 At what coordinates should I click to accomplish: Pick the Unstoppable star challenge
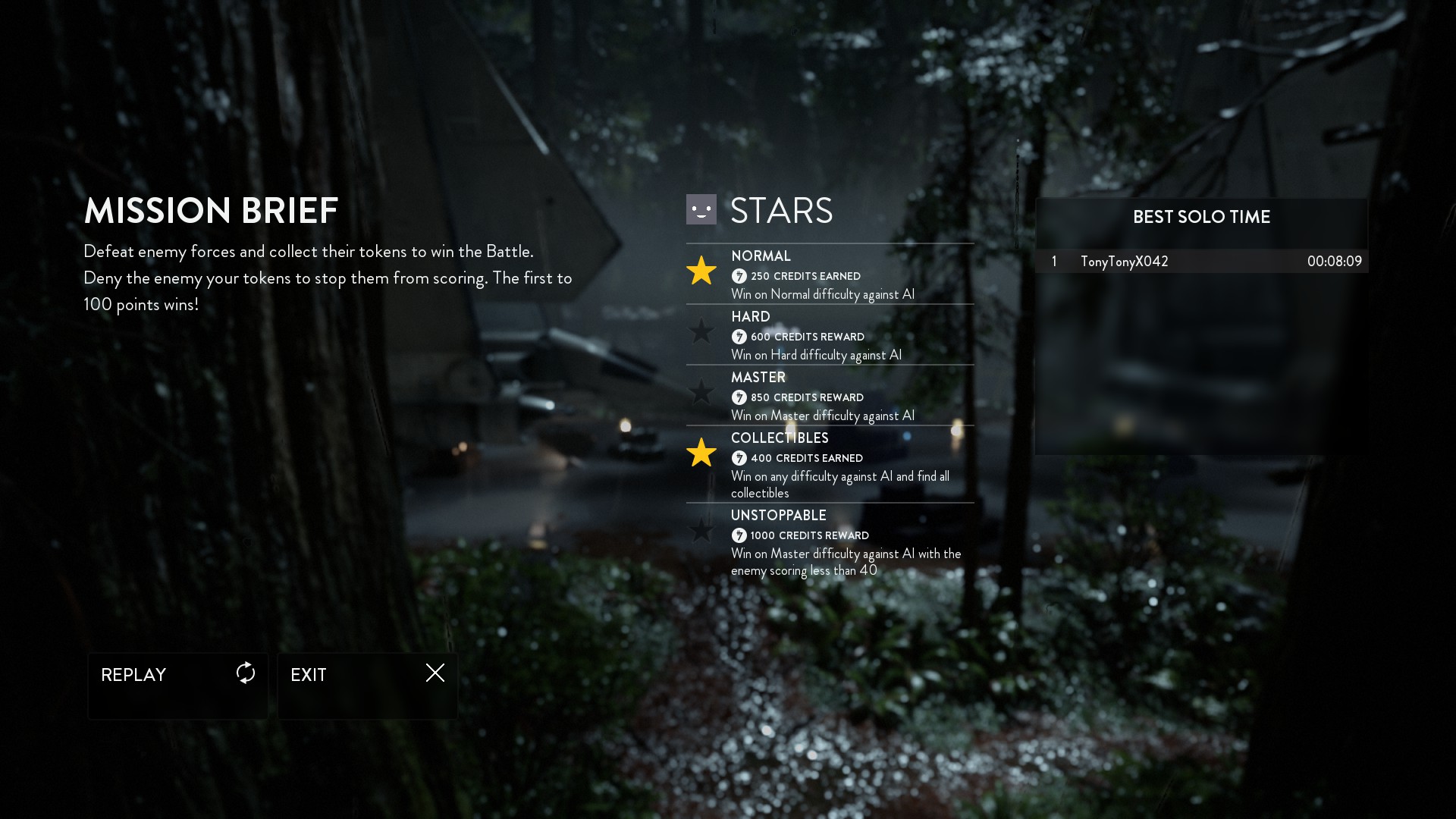pyautogui.click(x=830, y=542)
